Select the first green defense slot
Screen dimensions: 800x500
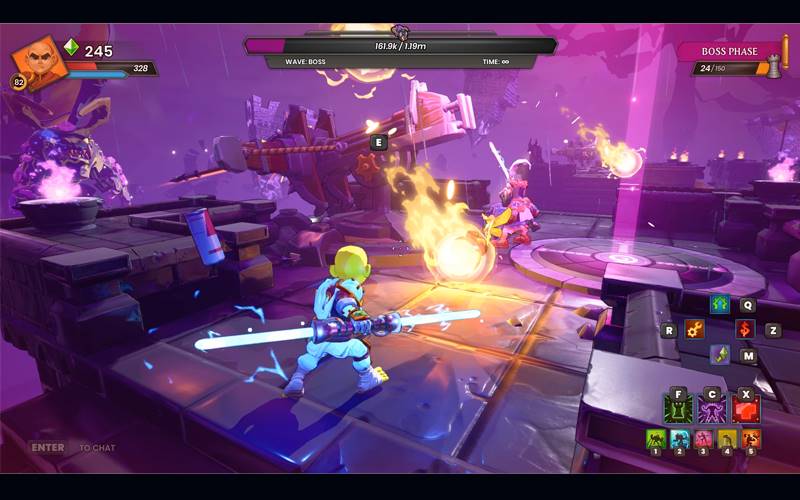pyautogui.click(x=656, y=439)
